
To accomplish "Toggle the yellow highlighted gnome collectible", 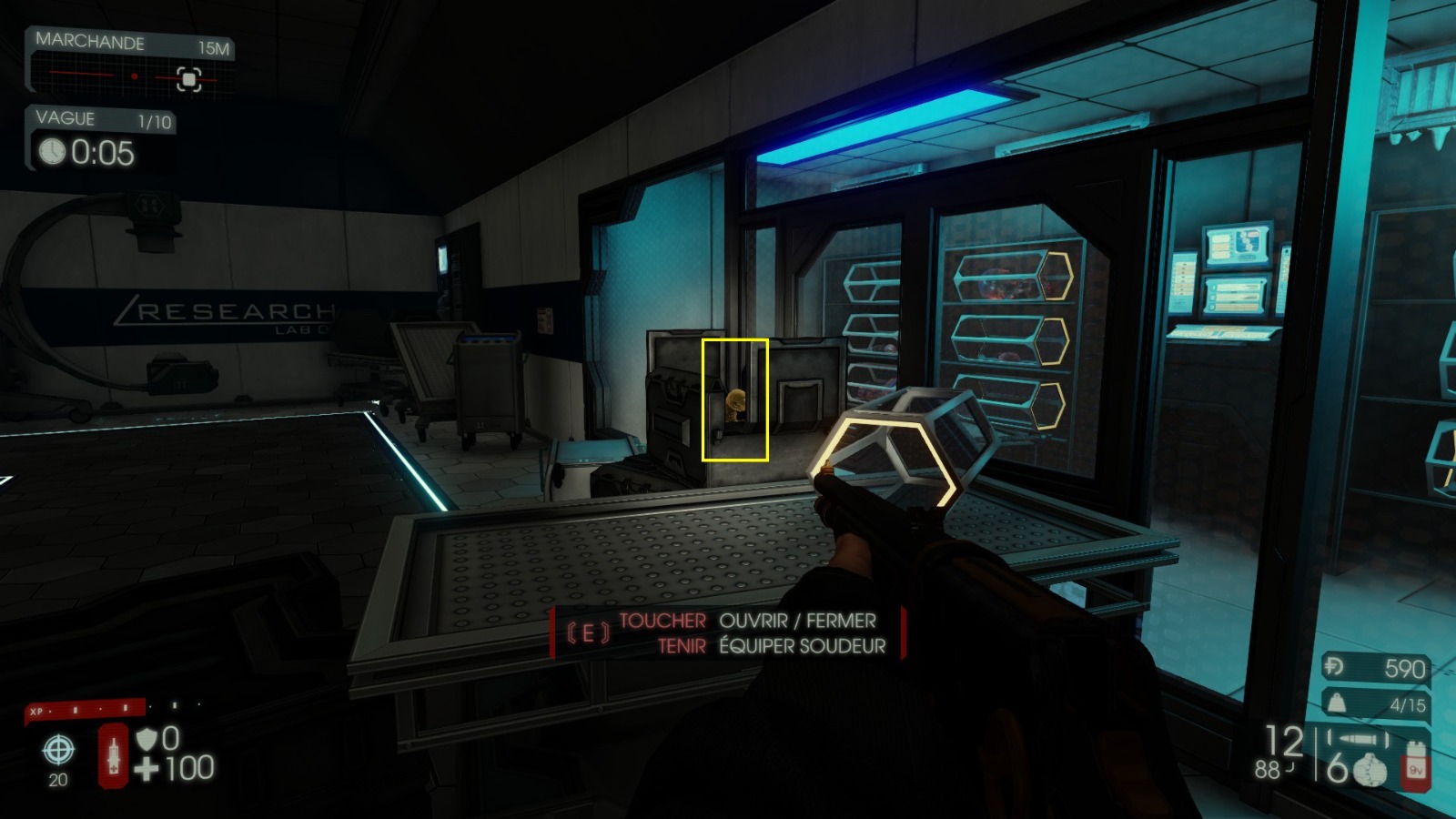I will click(733, 401).
